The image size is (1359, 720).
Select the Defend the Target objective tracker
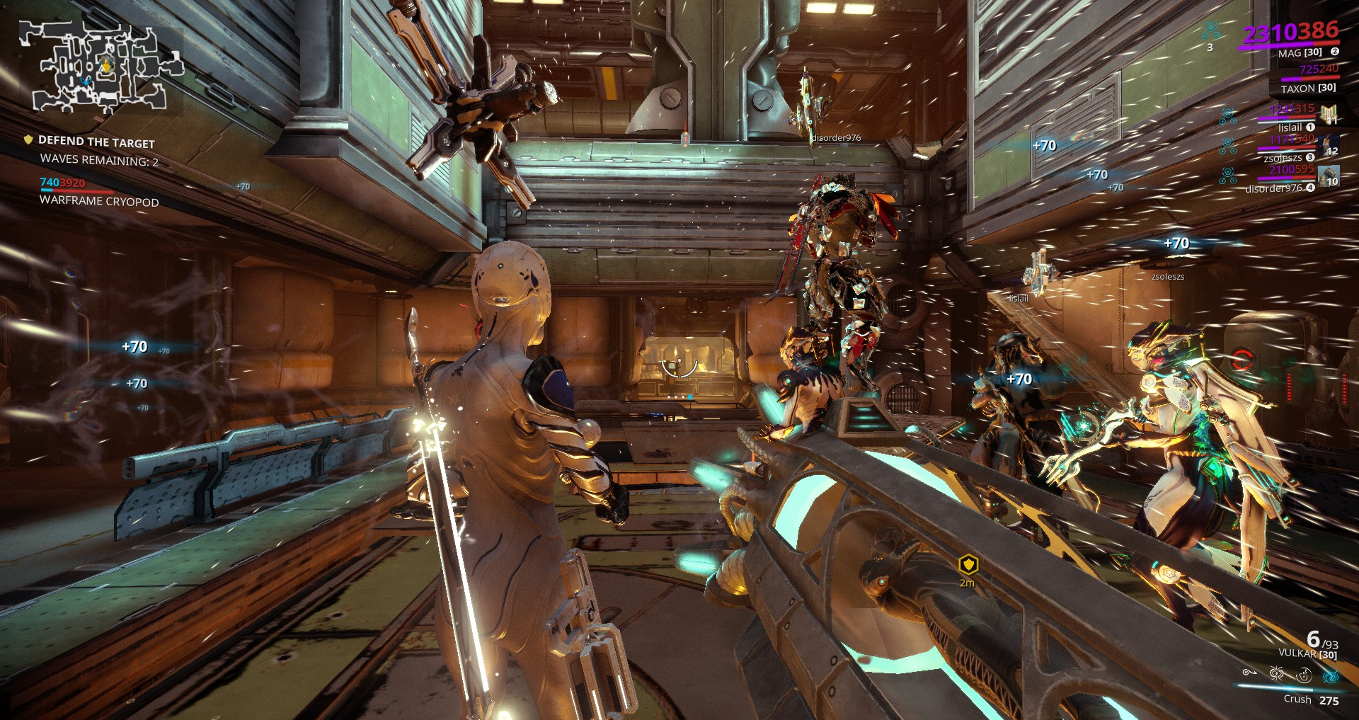(96, 142)
